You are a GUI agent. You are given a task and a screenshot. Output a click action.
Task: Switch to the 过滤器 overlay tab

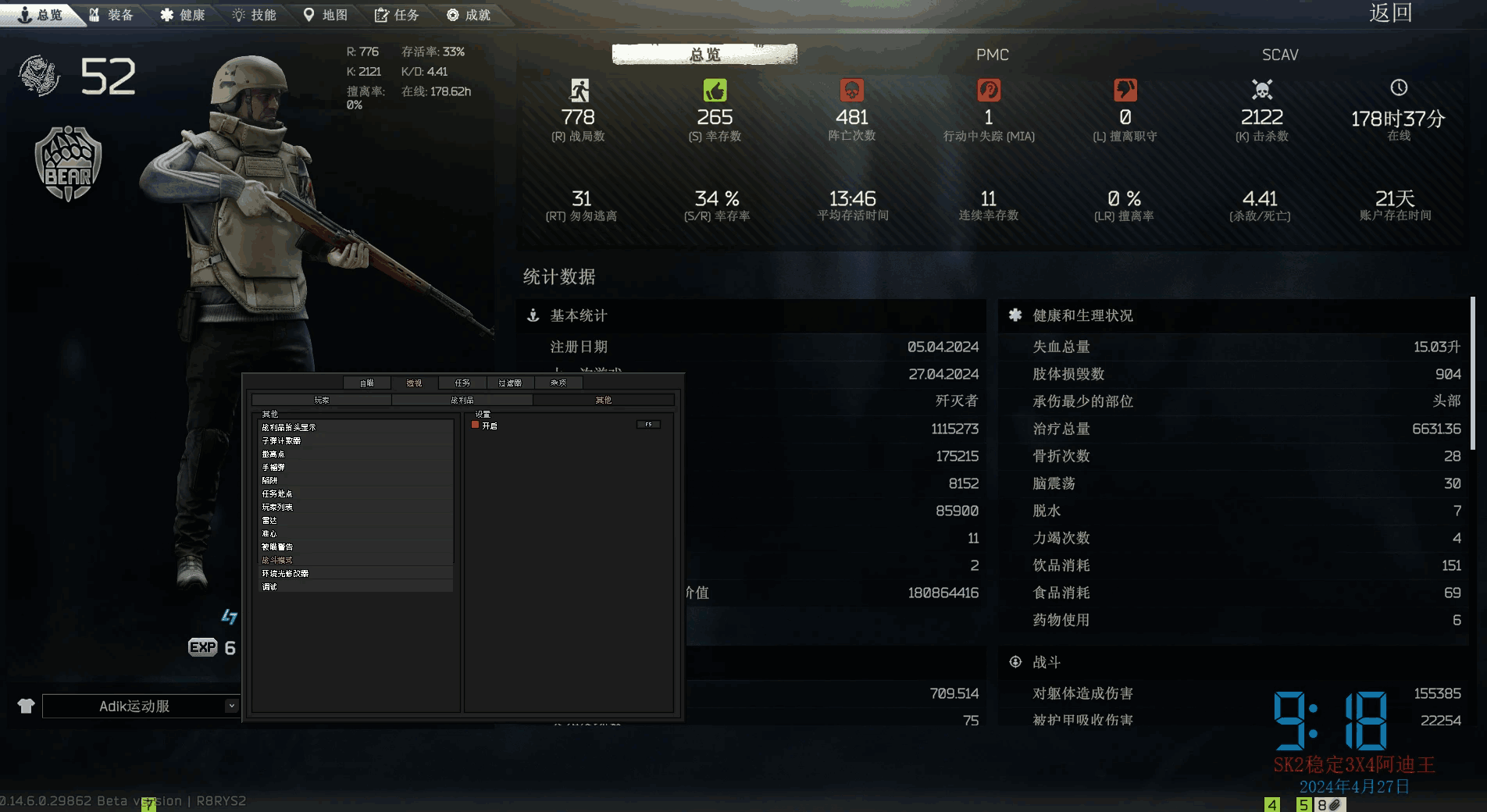[x=511, y=383]
